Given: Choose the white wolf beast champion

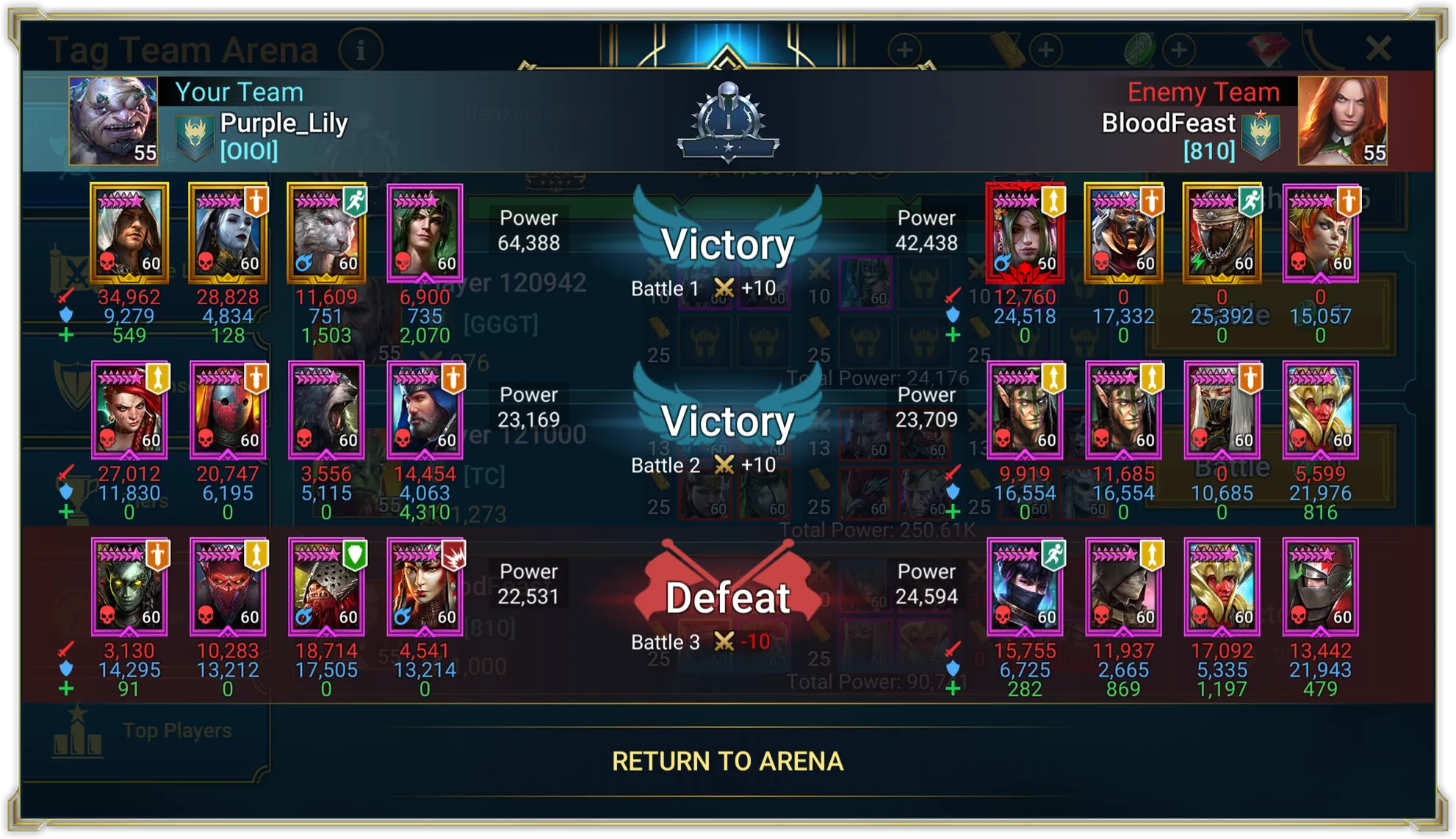Looking at the screenshot, I should 326,232.
